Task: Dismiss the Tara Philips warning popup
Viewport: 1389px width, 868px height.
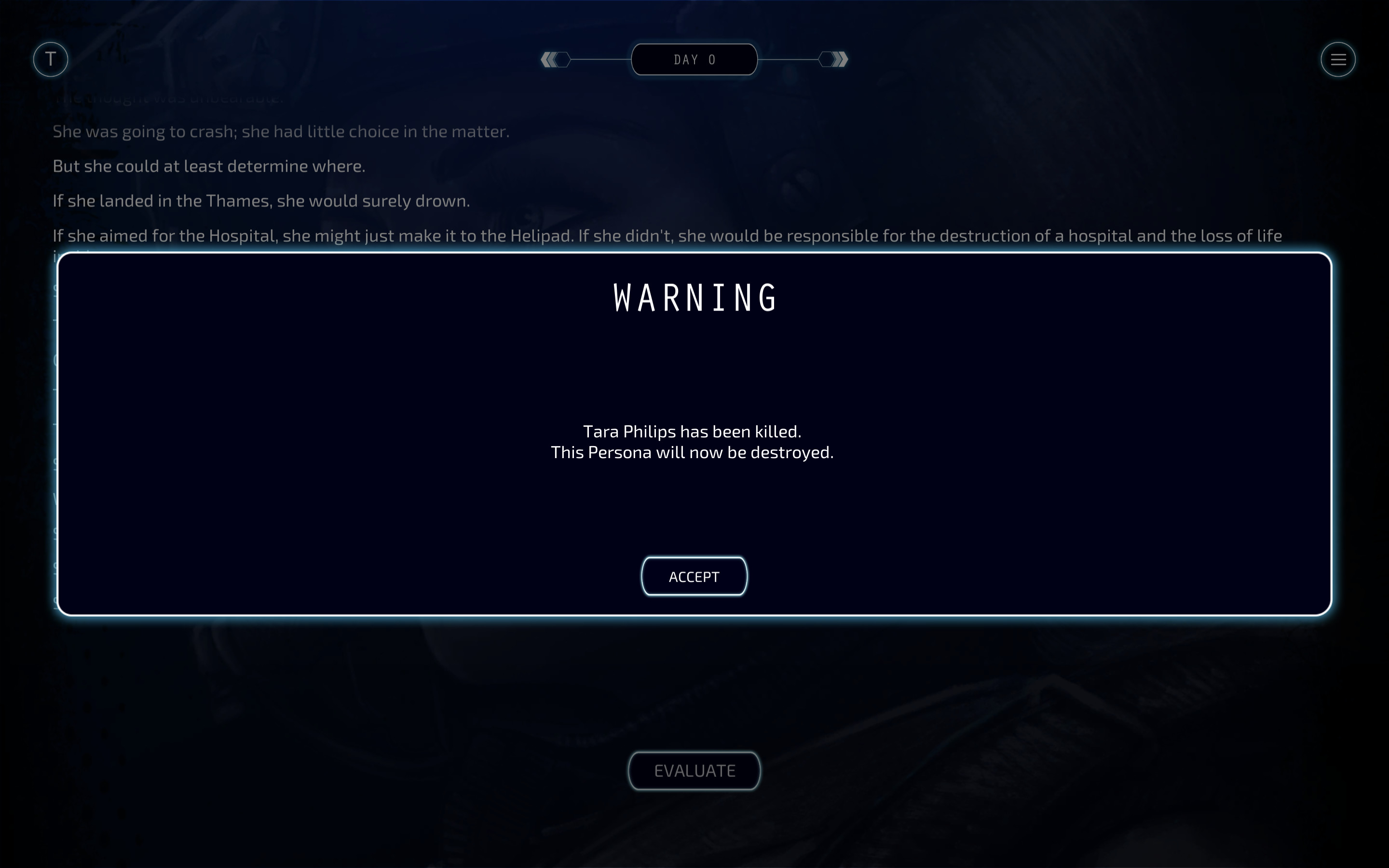Action: (694, 576)
